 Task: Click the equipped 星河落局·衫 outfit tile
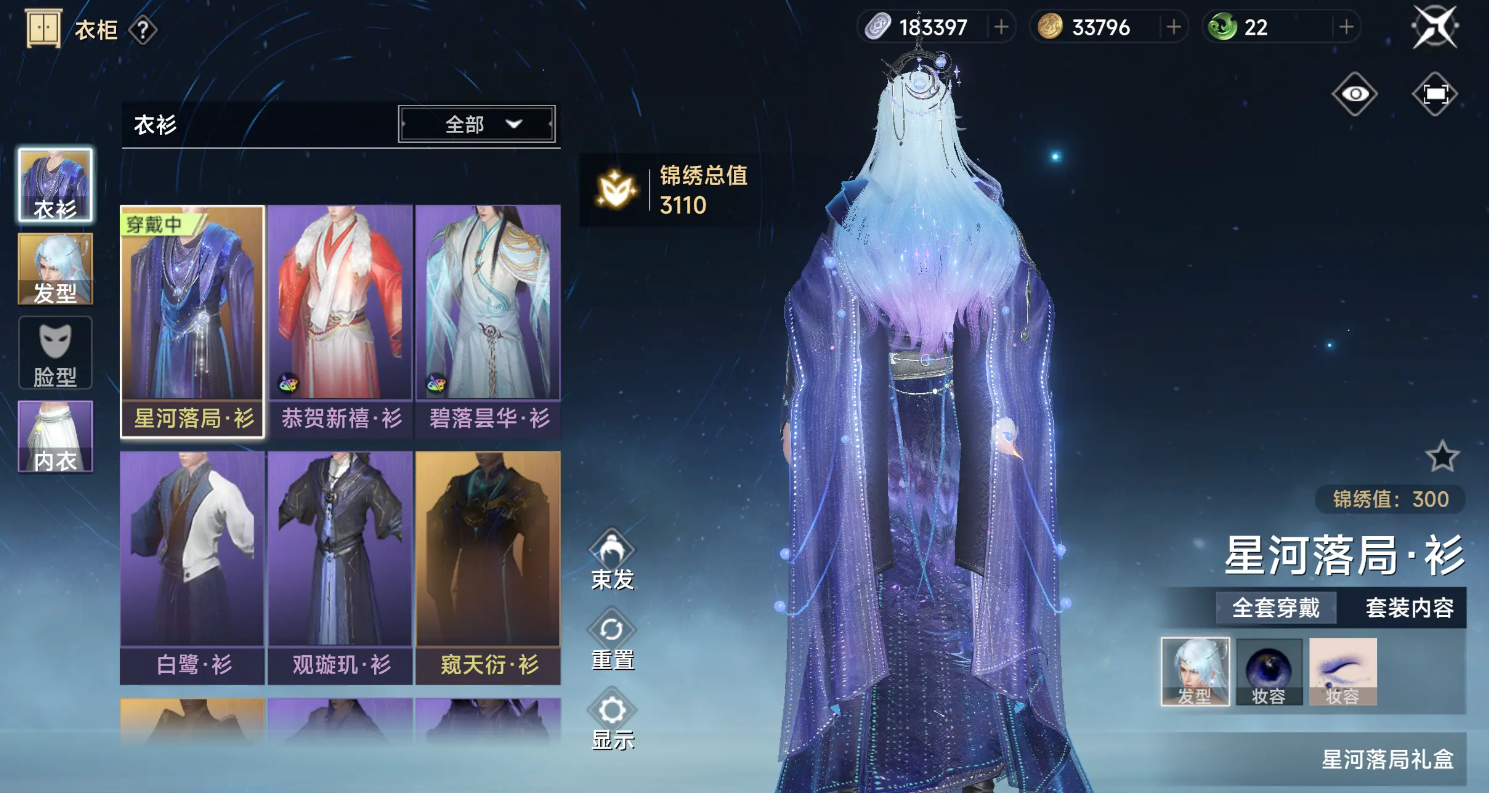pyautogui.click(x=193, y=318)
